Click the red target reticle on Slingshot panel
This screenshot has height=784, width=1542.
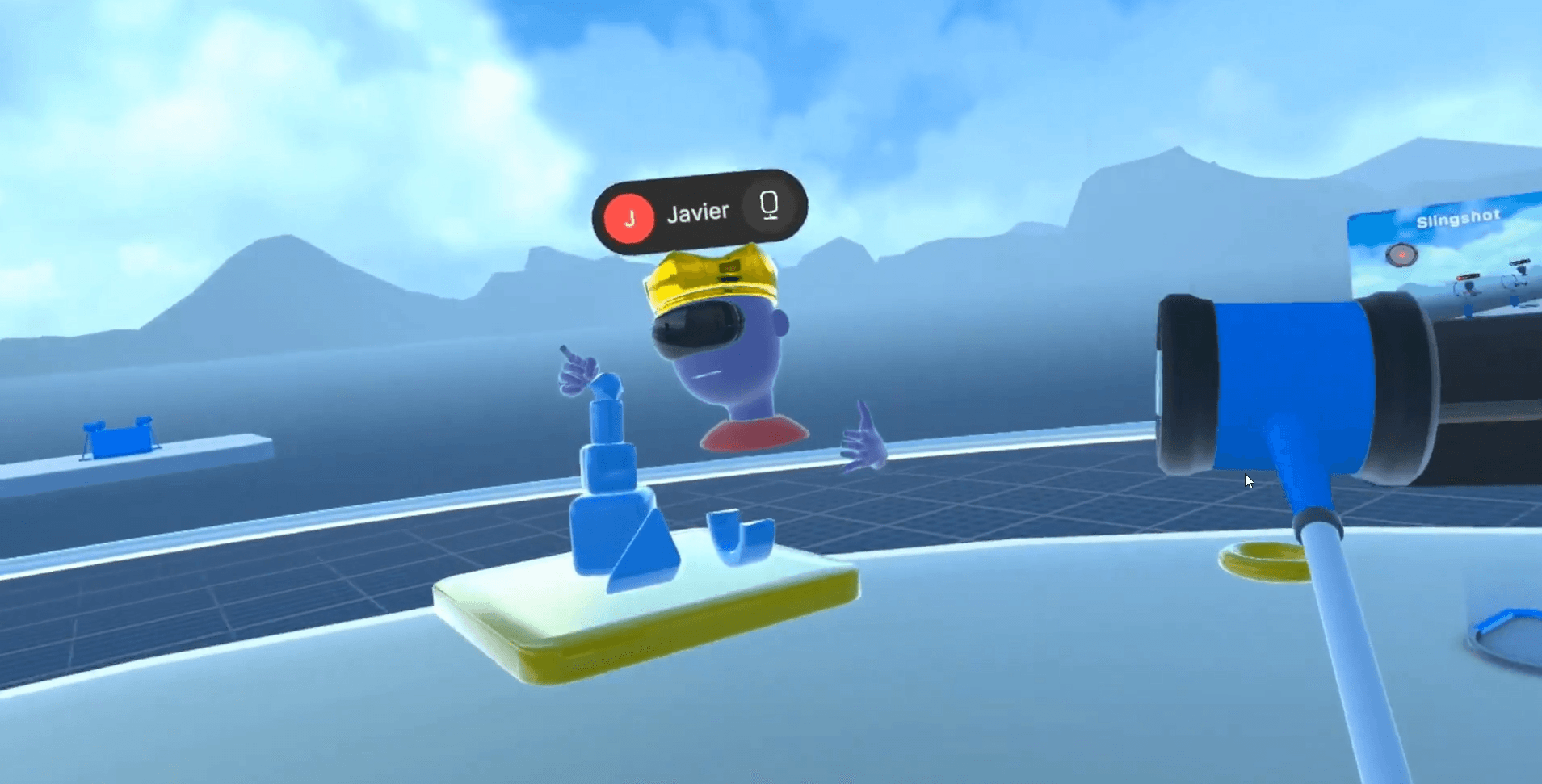1402,255
